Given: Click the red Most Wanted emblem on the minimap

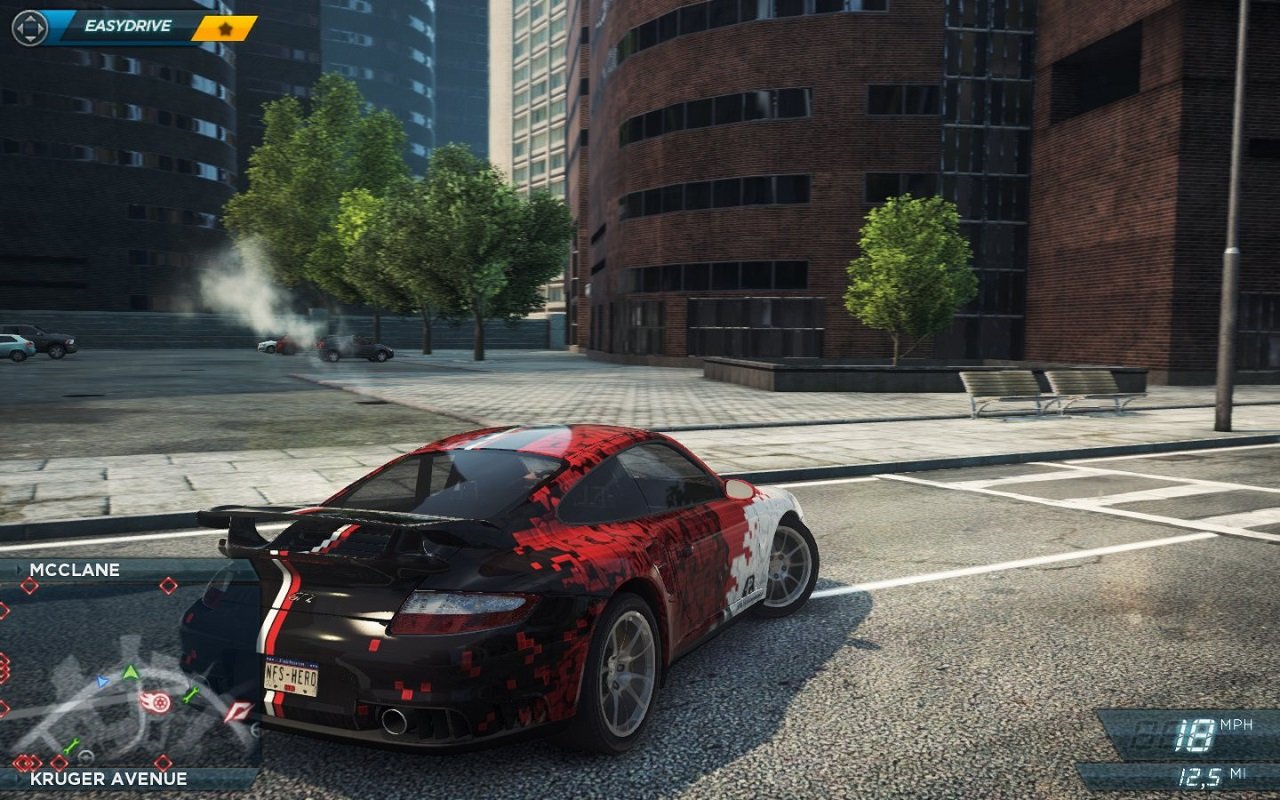Looking at the screenshot, I should 238,710.
